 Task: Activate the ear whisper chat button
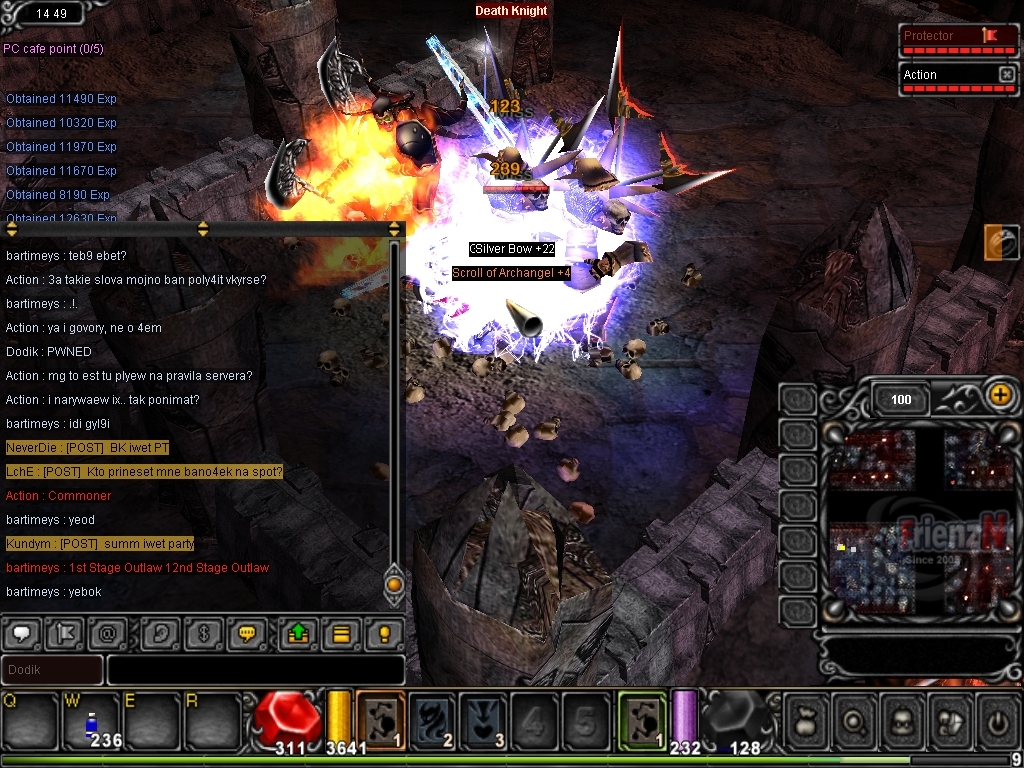[x=160, y=633]
